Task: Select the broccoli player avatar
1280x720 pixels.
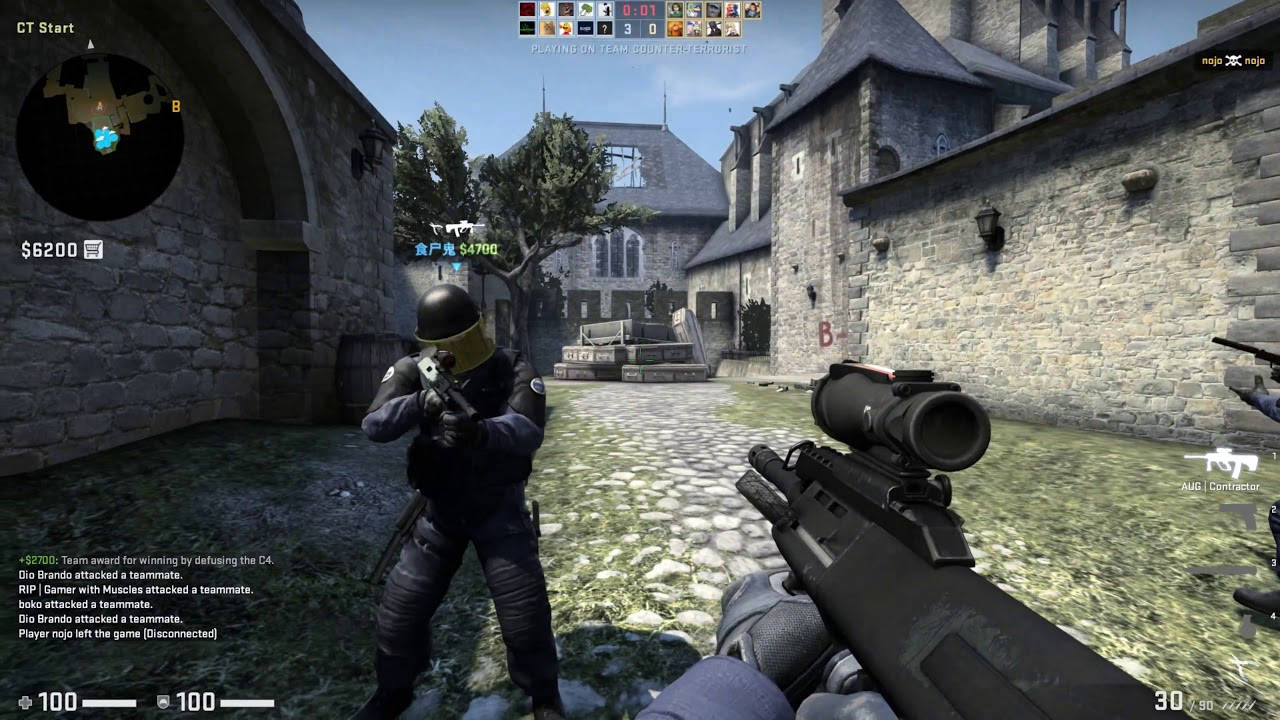Action: (x=586, y=10)
